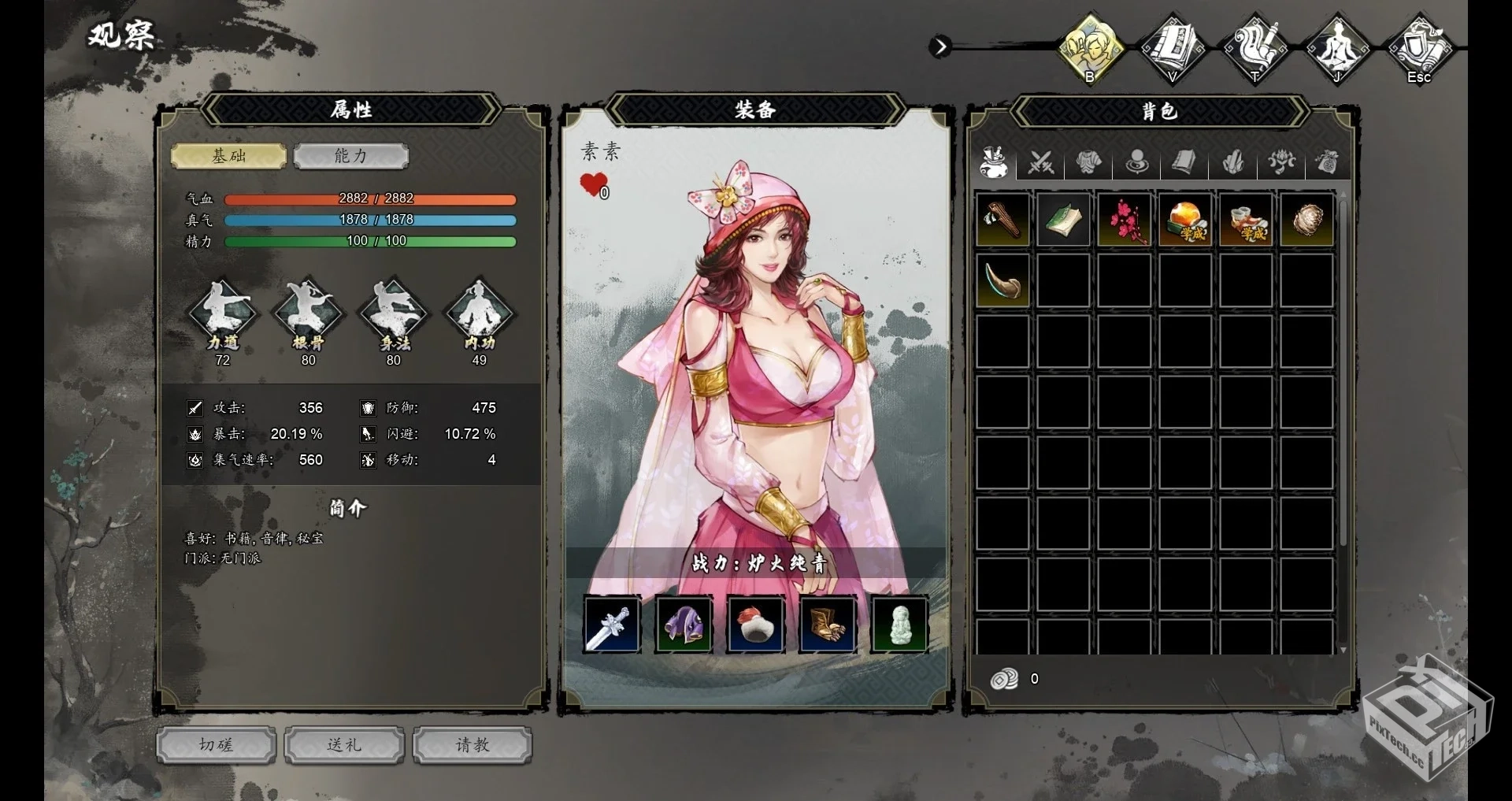Select the horn item in backpack
1512x801 pixels.
(1002, 281)
